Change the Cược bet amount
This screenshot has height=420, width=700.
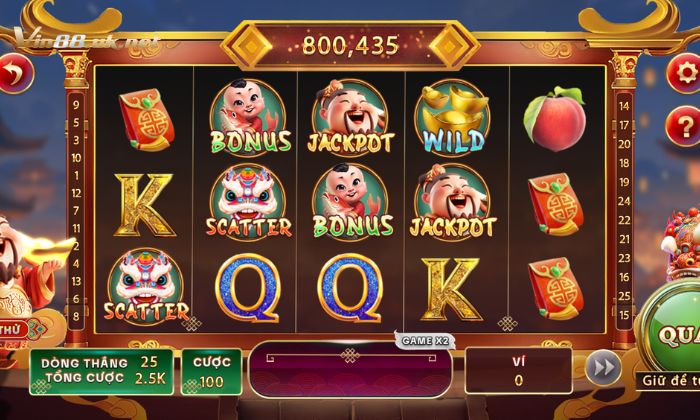point(212,371)
